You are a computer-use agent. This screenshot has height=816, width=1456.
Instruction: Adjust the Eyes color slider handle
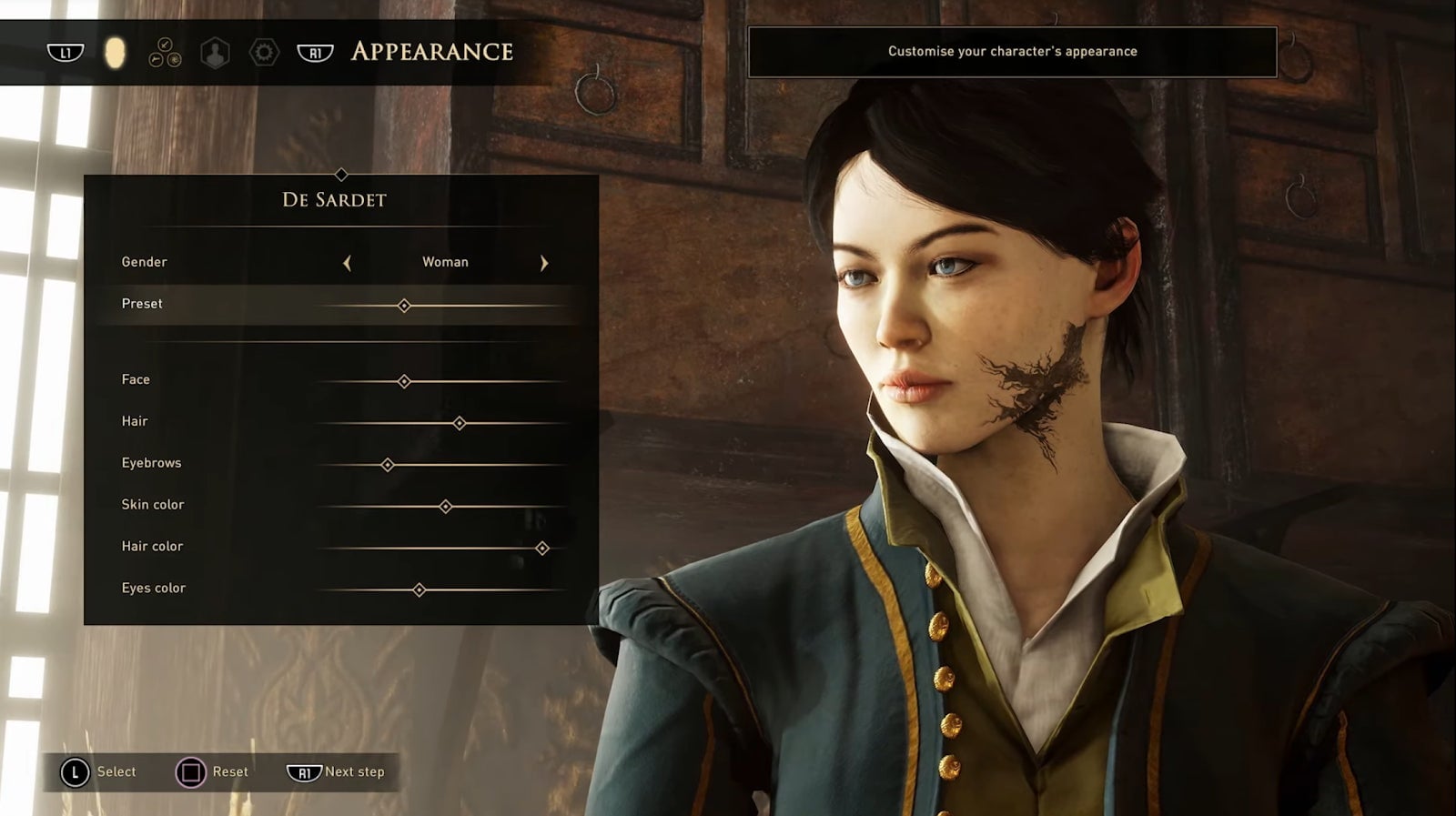click(420, 590)
